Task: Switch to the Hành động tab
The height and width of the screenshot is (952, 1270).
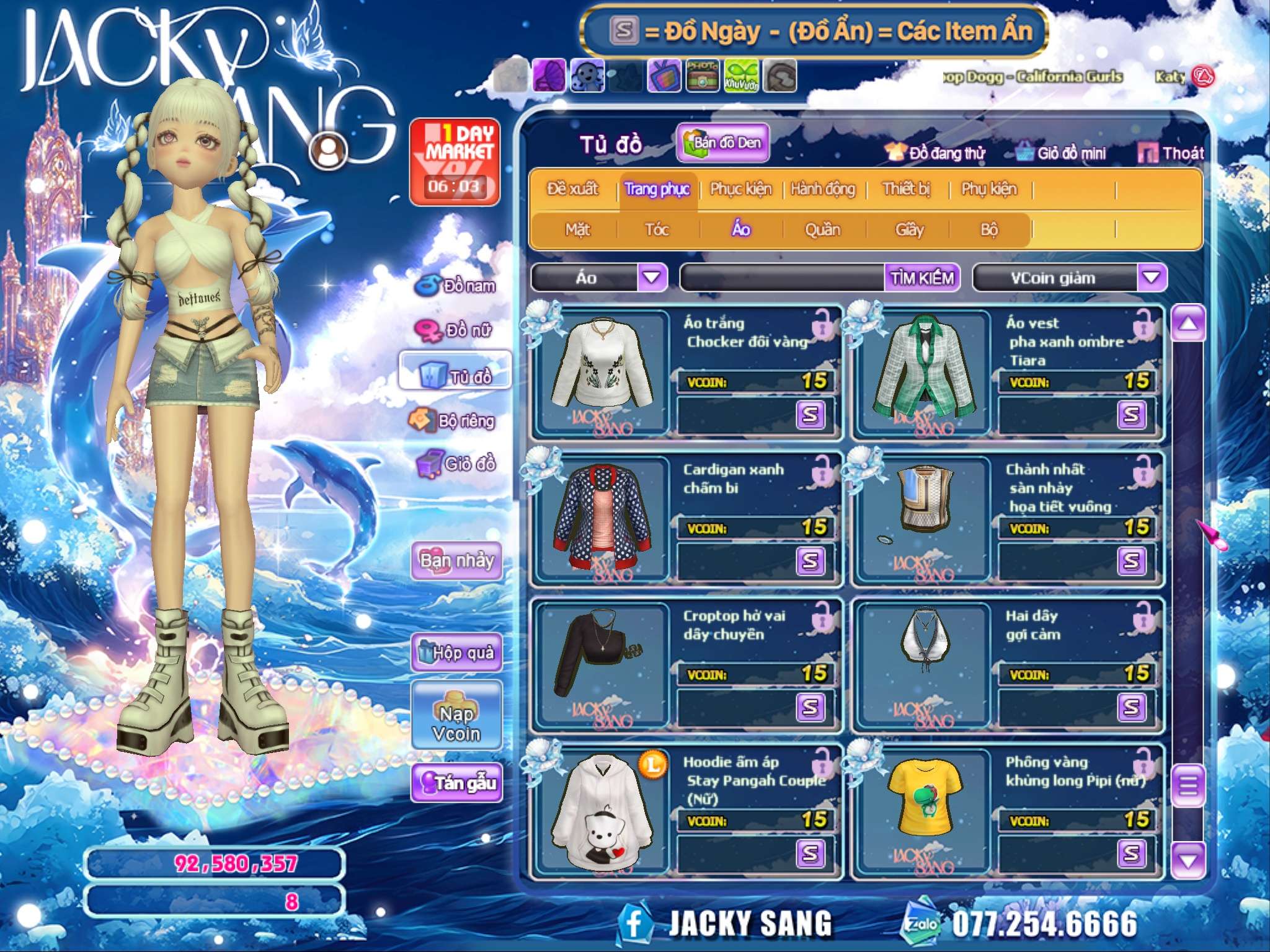Action: click(823, 189)
